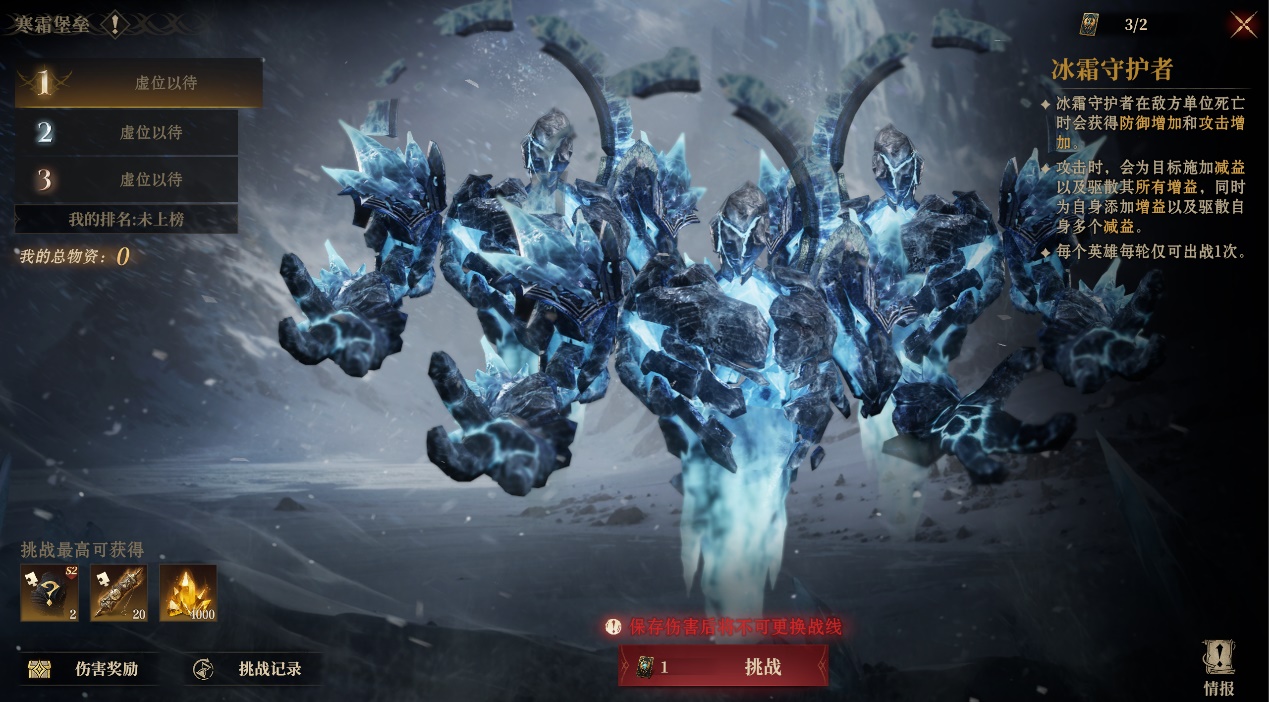Screen dimensions: 1269x702
Task: Start the boss fight with 挑战 button
Action: (x=723, y=667)
